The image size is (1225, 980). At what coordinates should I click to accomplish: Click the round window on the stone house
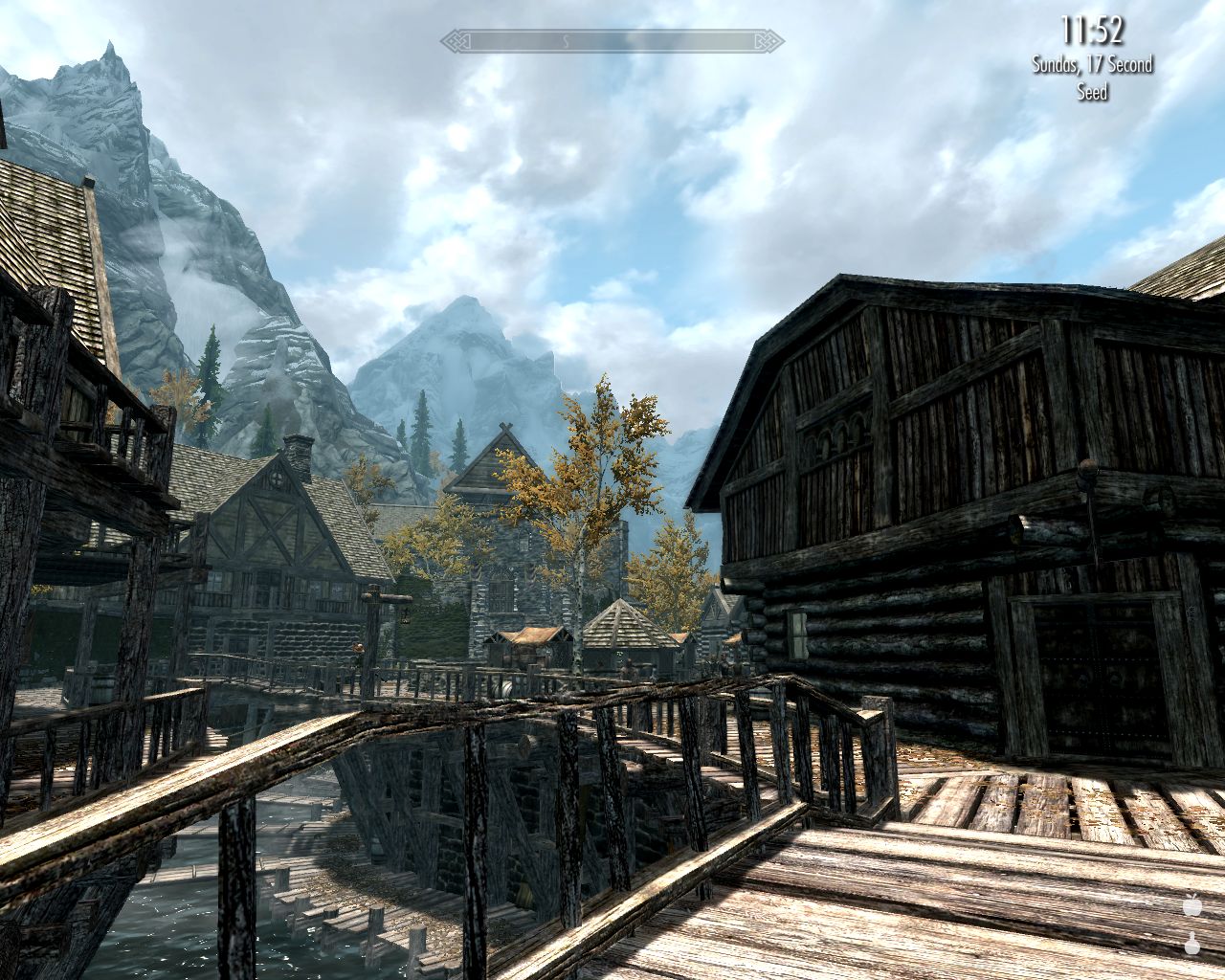click(x=277, y=478)
